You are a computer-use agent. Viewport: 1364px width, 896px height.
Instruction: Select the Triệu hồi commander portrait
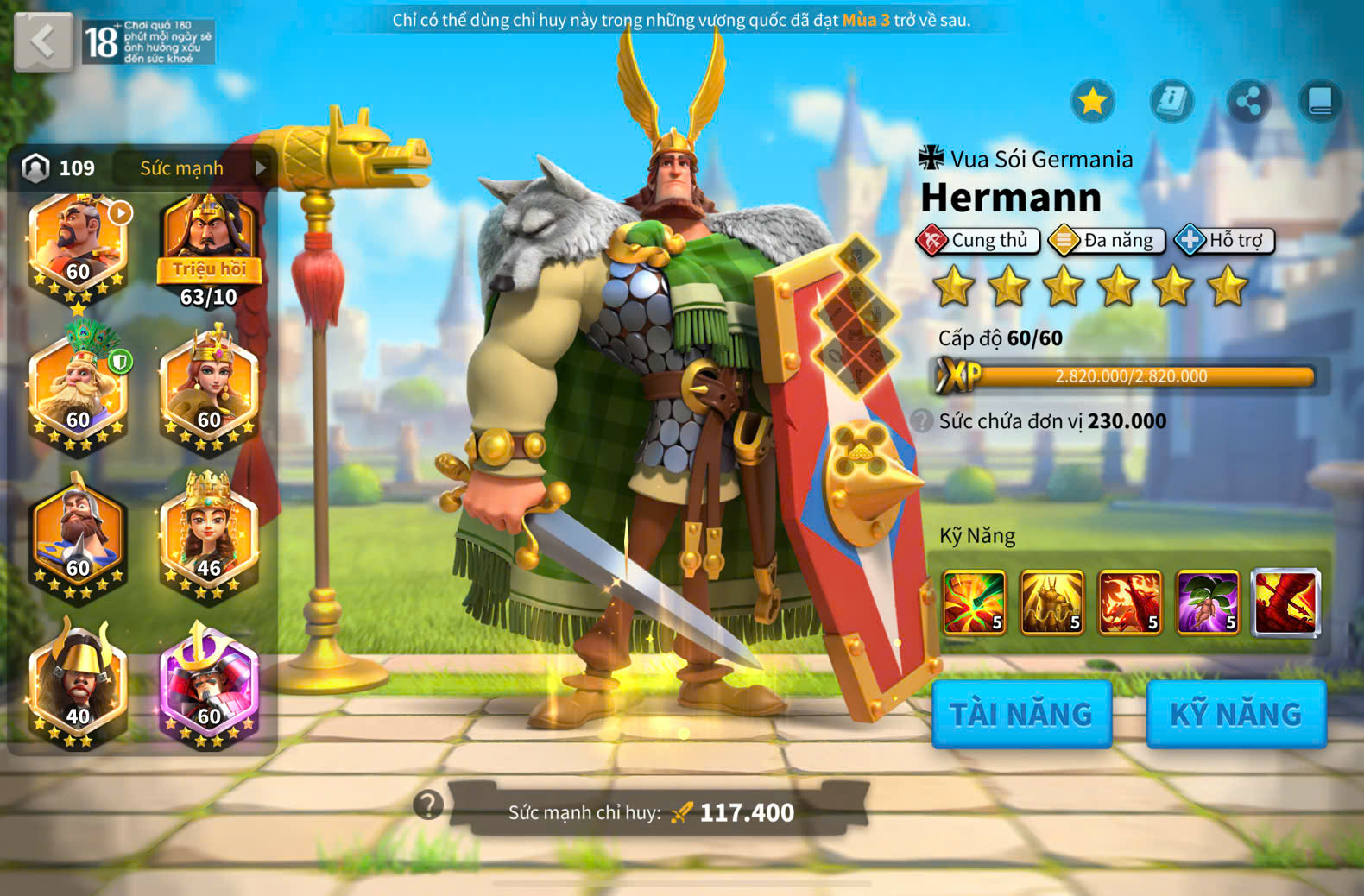pyautogui.click(x=209, y=246)
